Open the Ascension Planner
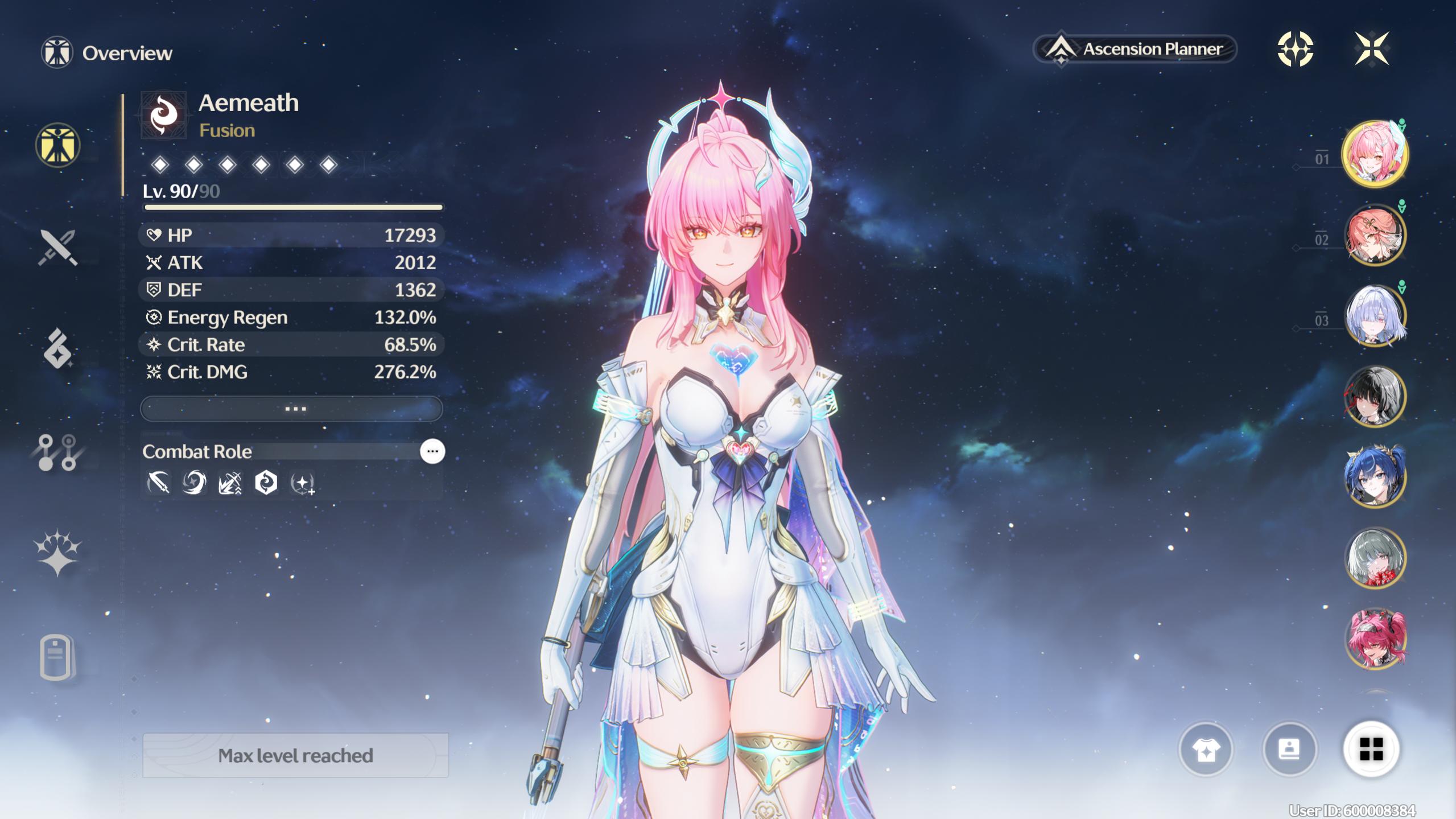Viewport: 1456px width, 819px height. 1135,50
